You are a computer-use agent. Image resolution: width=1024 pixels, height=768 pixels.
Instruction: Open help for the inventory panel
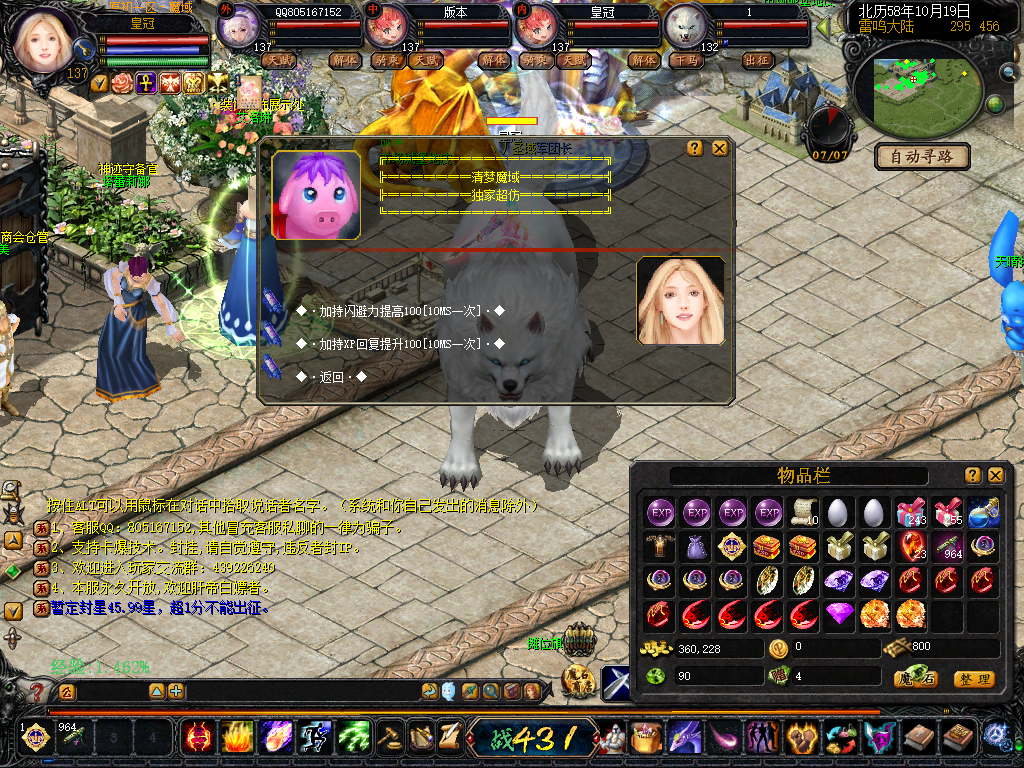(x=972, y=475)
